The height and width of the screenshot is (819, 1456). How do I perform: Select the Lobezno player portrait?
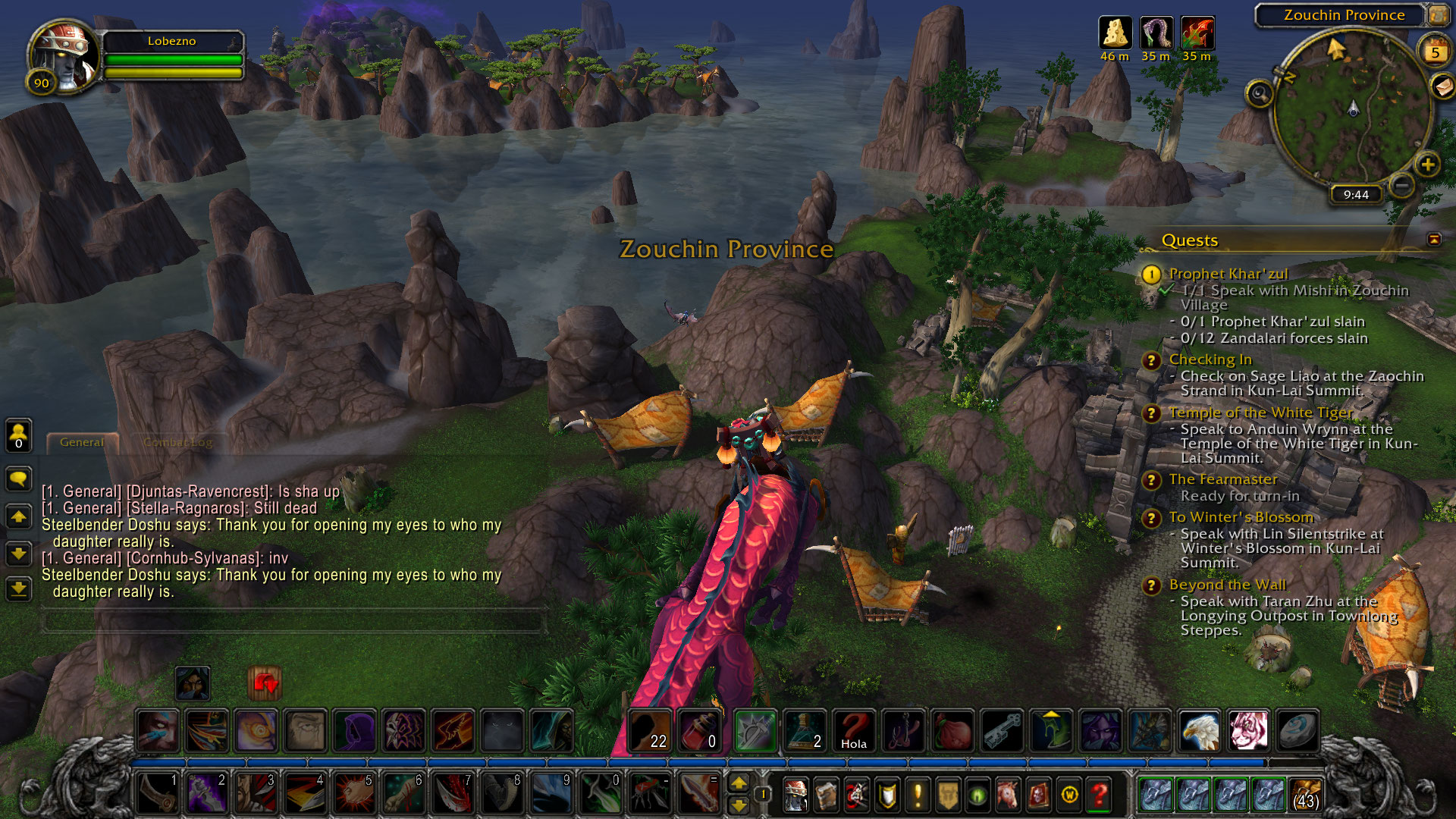64,56
